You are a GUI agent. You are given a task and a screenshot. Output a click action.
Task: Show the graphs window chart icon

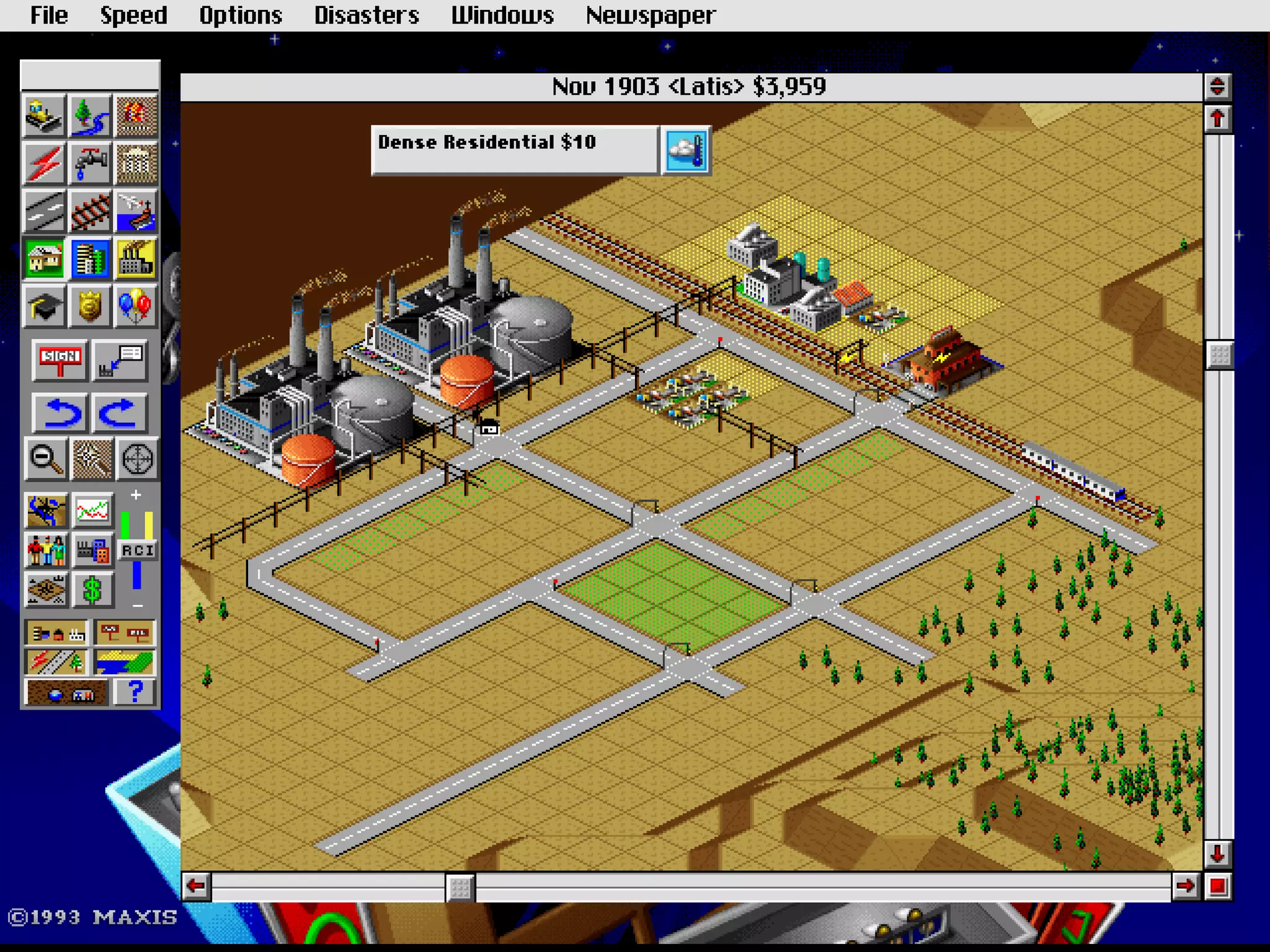point(92,511)
